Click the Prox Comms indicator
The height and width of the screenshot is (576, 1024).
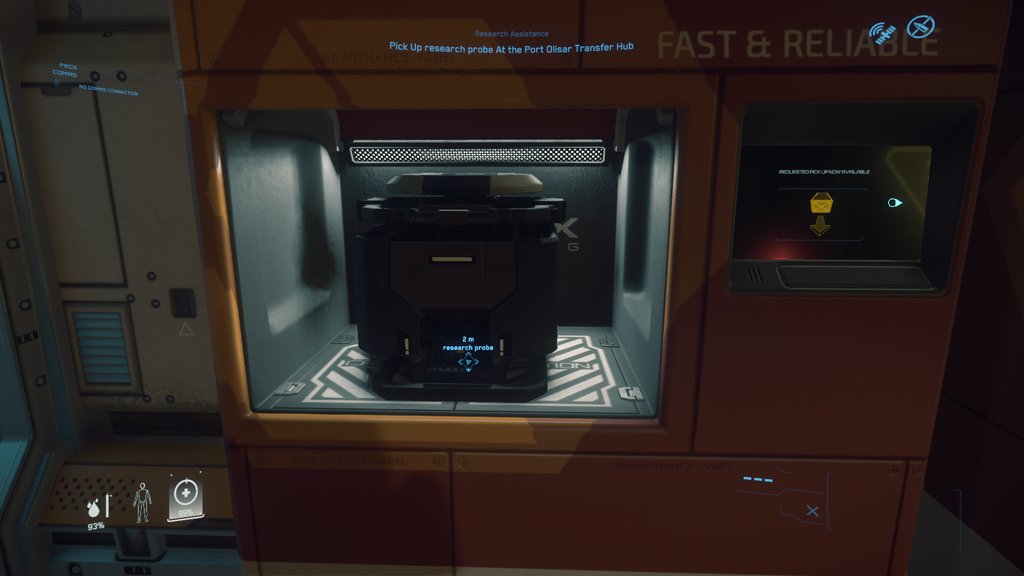click(x=68, y=70)
